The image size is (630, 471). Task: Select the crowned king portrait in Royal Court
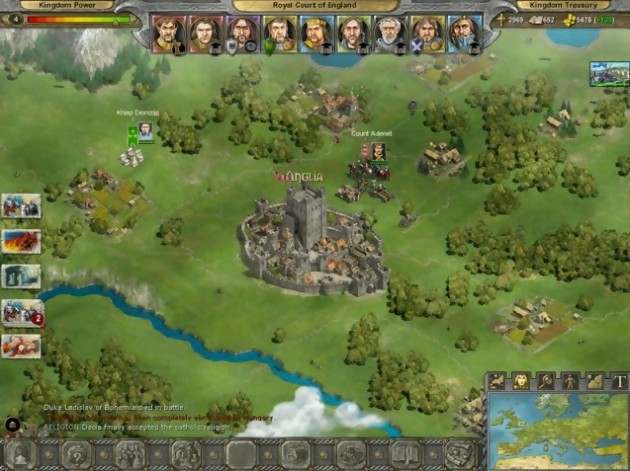pos(316,33)
